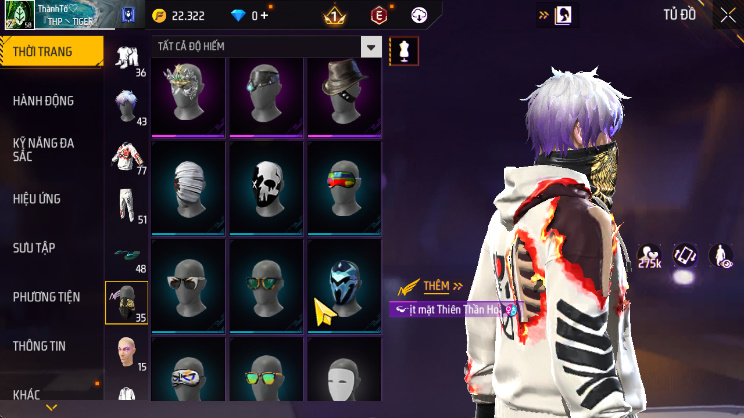This screenshot has height=418, width=744.
Task: Go to the HIỆU ỨNG tab
Action: [x=38, y=199]
